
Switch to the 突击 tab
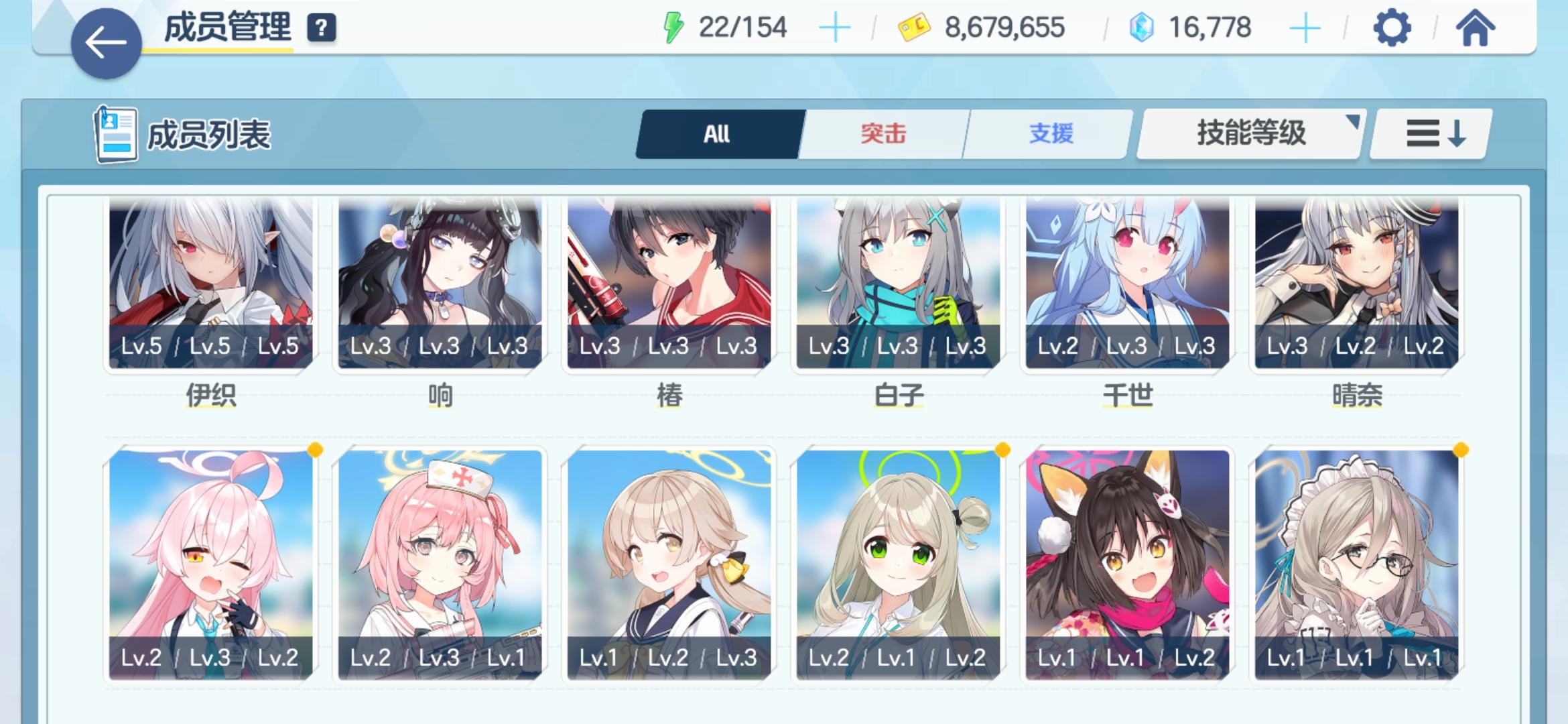point(881,133)
